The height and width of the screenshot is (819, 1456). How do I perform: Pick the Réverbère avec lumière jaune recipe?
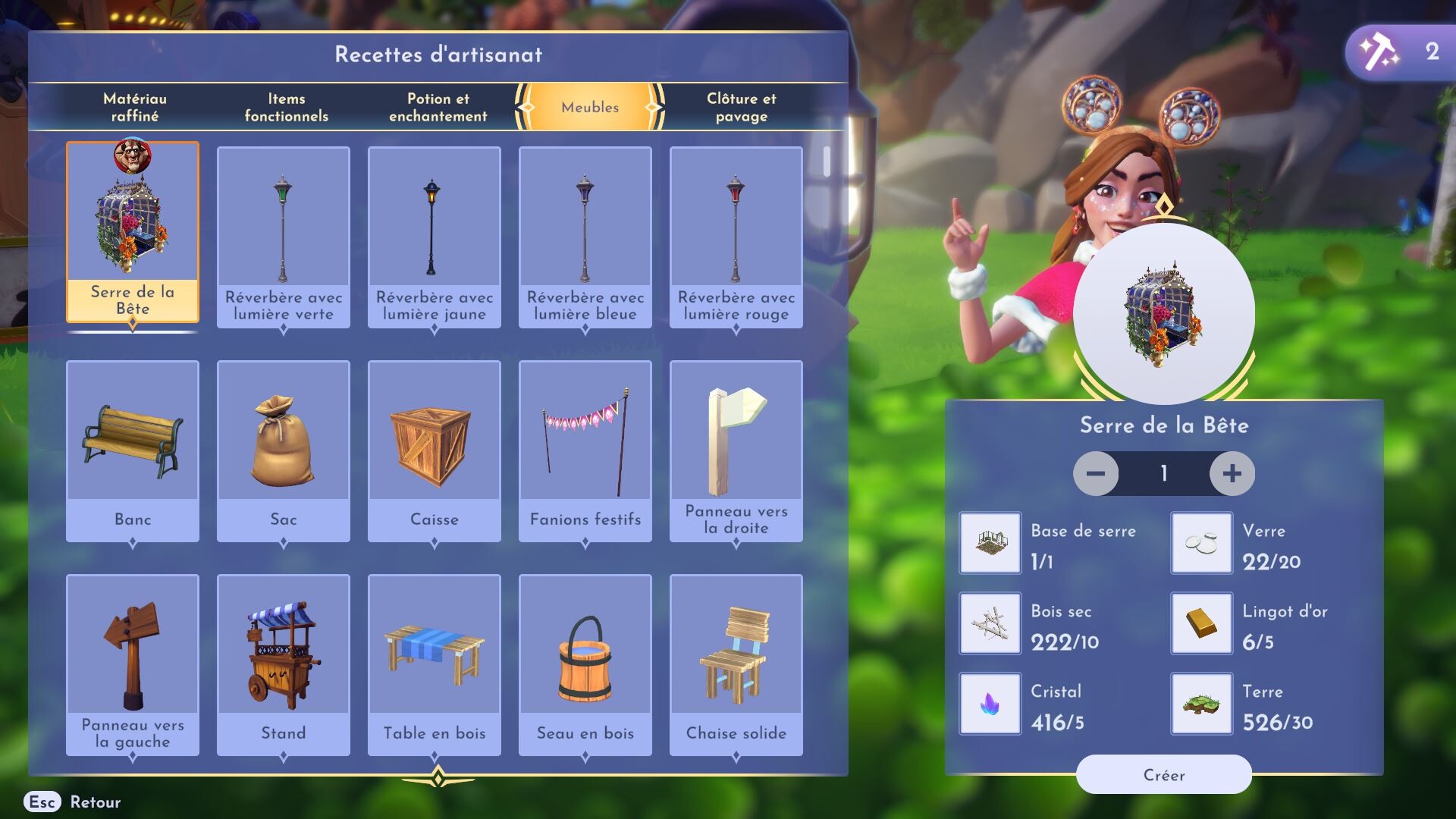434,237
